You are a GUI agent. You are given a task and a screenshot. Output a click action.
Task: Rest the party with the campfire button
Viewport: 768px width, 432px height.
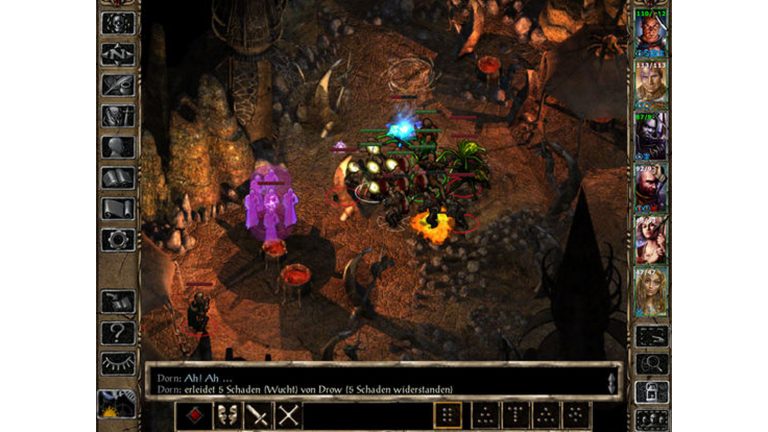pos(118,403)
